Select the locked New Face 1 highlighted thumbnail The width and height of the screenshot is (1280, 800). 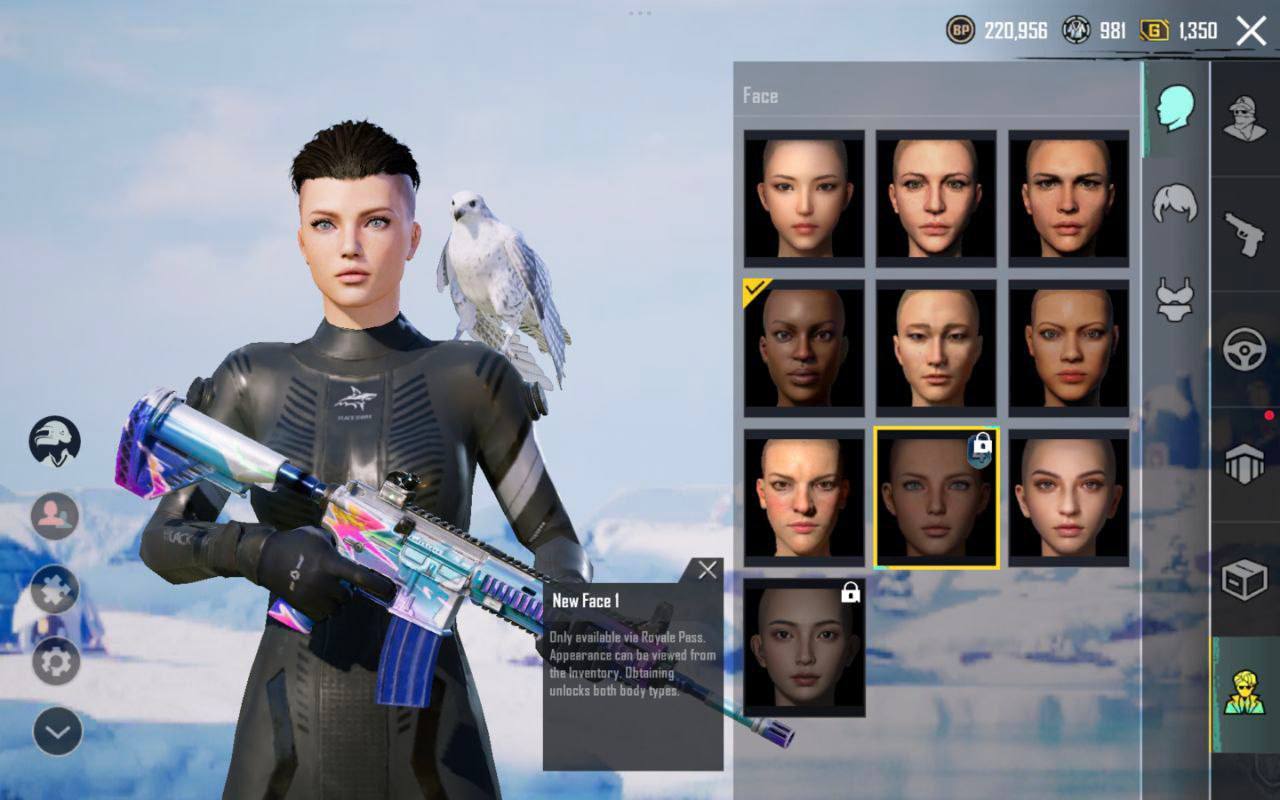click(x=936, y=497)
